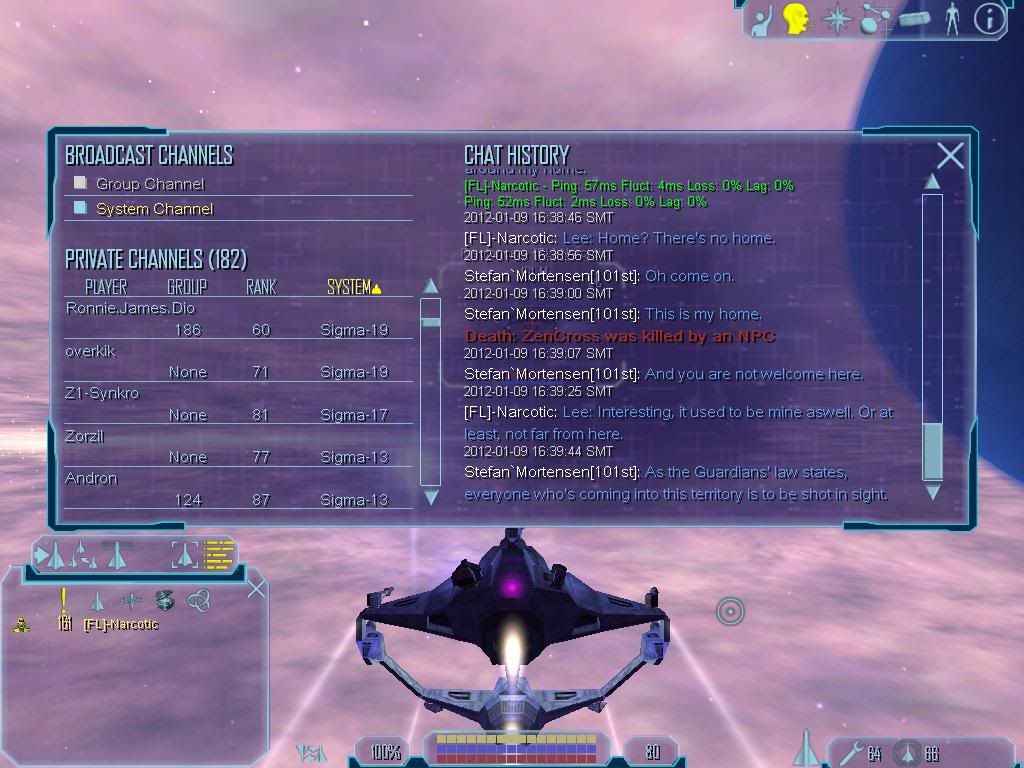The width and height of the screenshot is (1024, 768).
Task: Select Zorzil in the player list
Action: (85, 436)
